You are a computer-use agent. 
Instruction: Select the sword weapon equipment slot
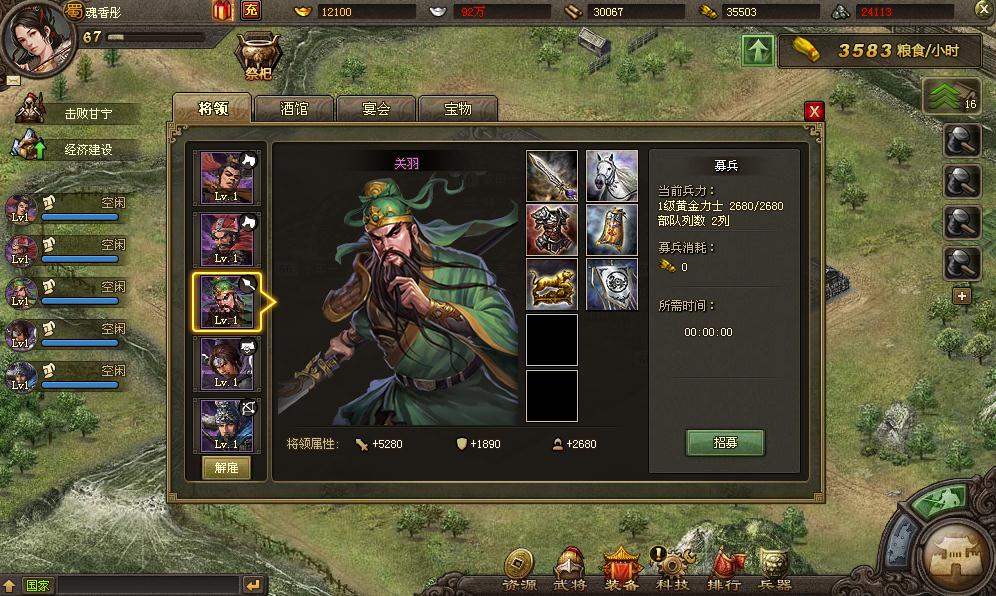pos(552,176)
